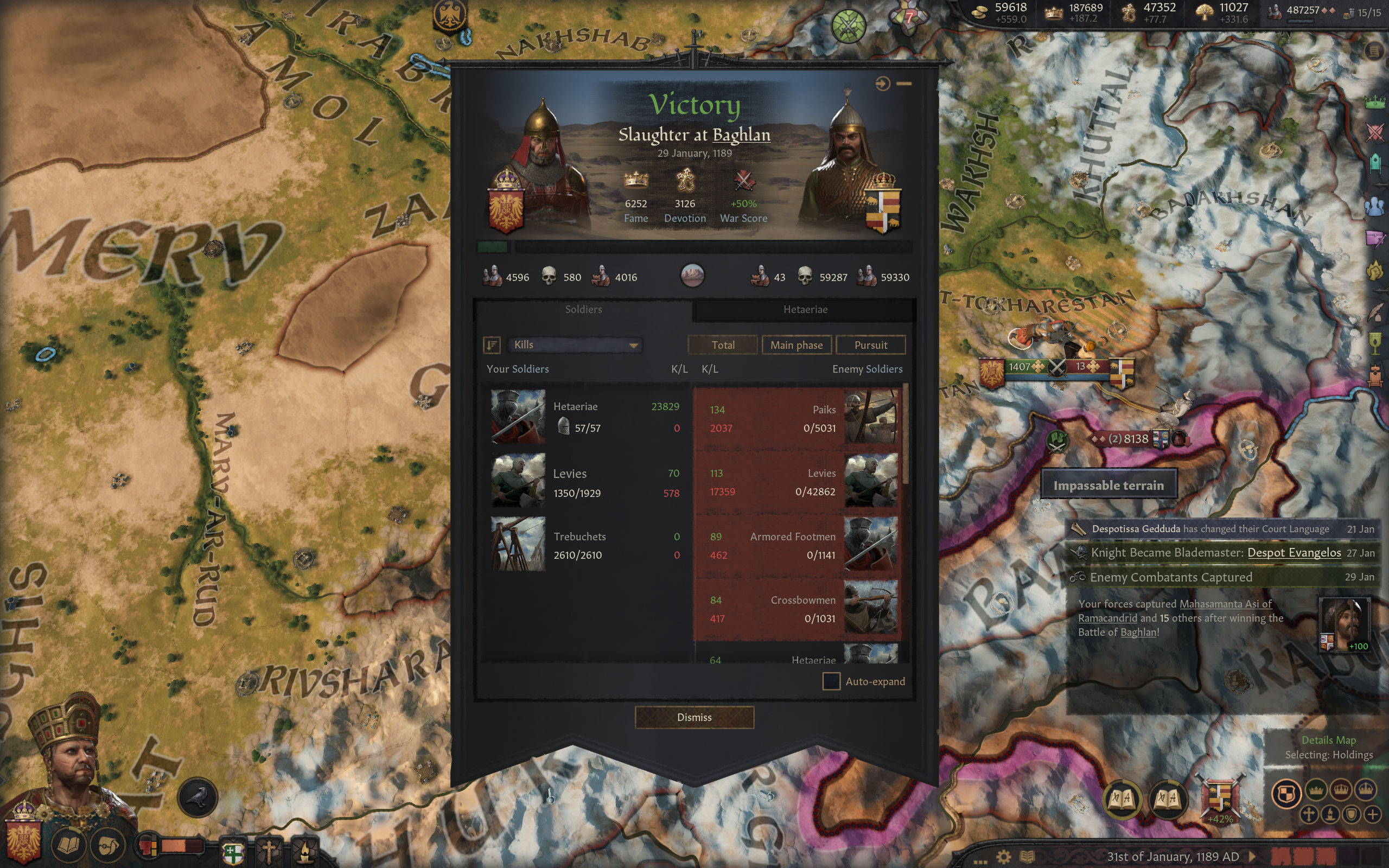
Task: Show the Total phase results
Action: coord(722,345)
